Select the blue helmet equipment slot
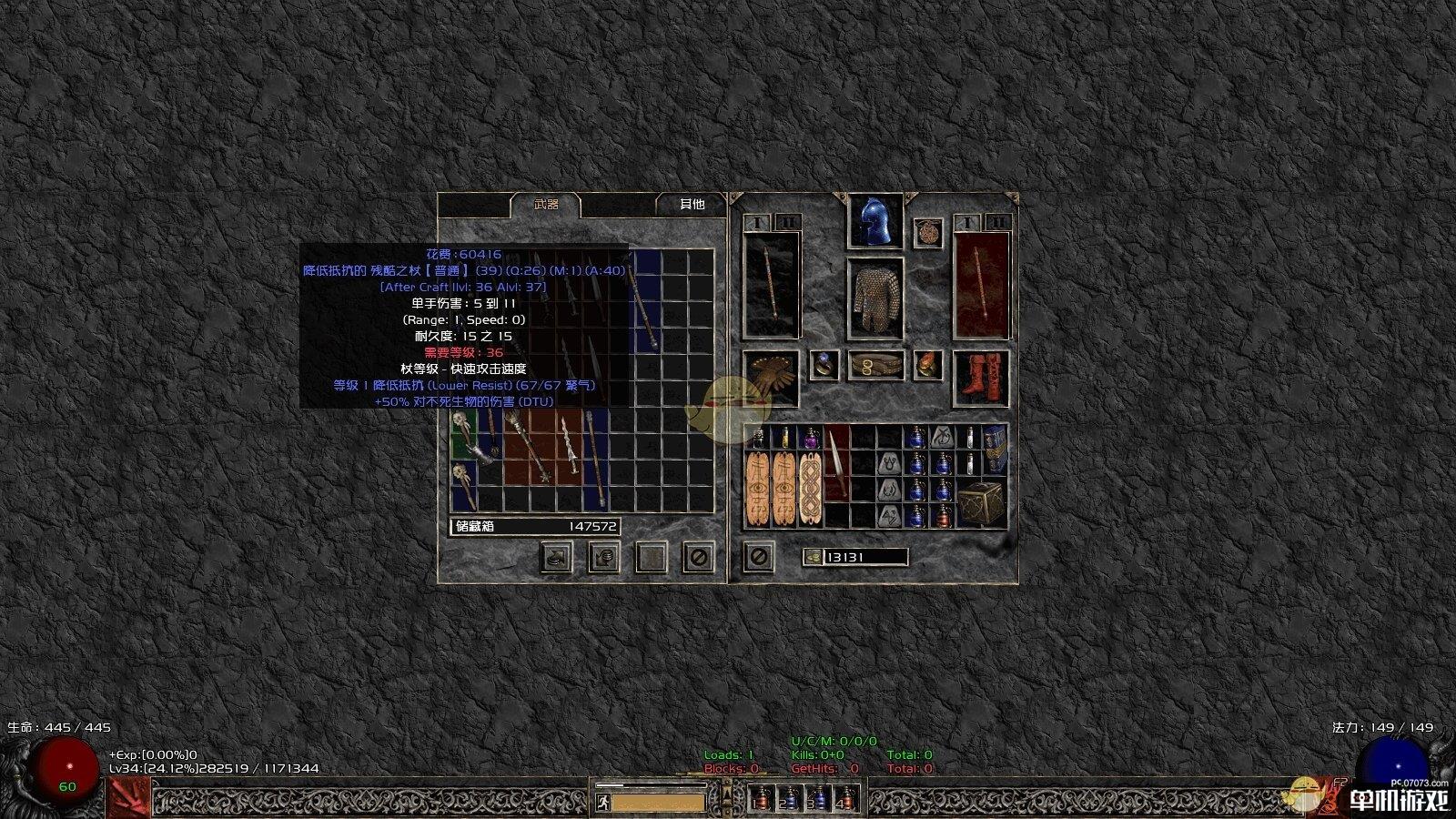1456x819 pixels. [x=875, y=221]
